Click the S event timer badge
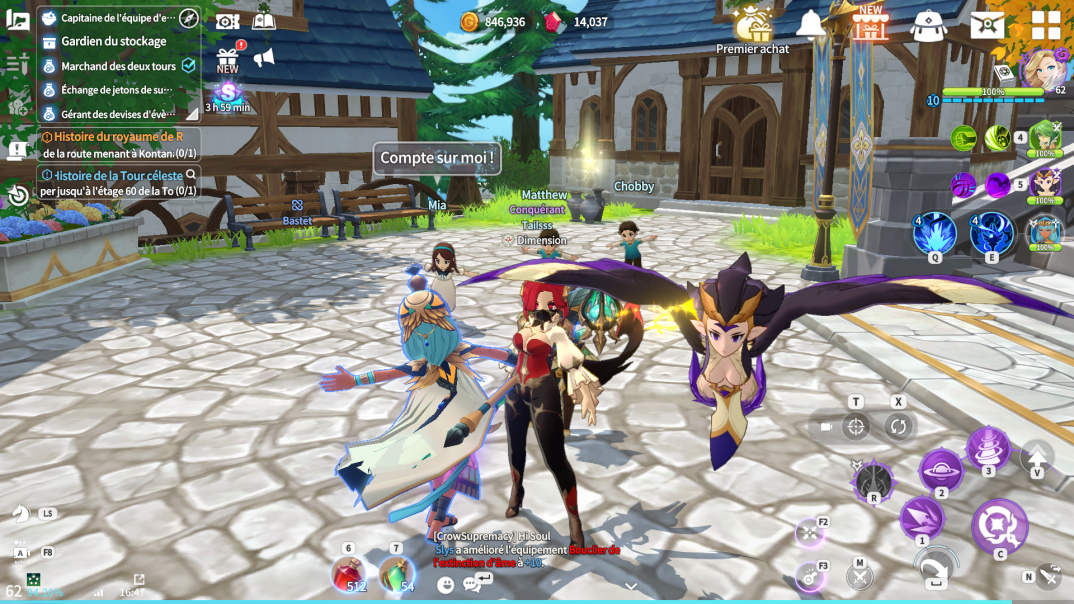This screenshot has width=1074, height=604. pyautogui.click(x=228, y=94)
